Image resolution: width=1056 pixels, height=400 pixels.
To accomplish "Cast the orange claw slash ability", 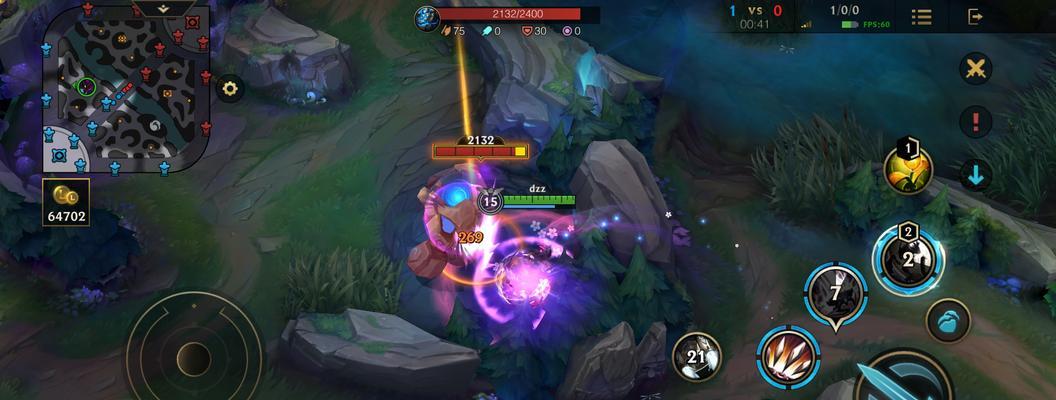I will (787, 355).
